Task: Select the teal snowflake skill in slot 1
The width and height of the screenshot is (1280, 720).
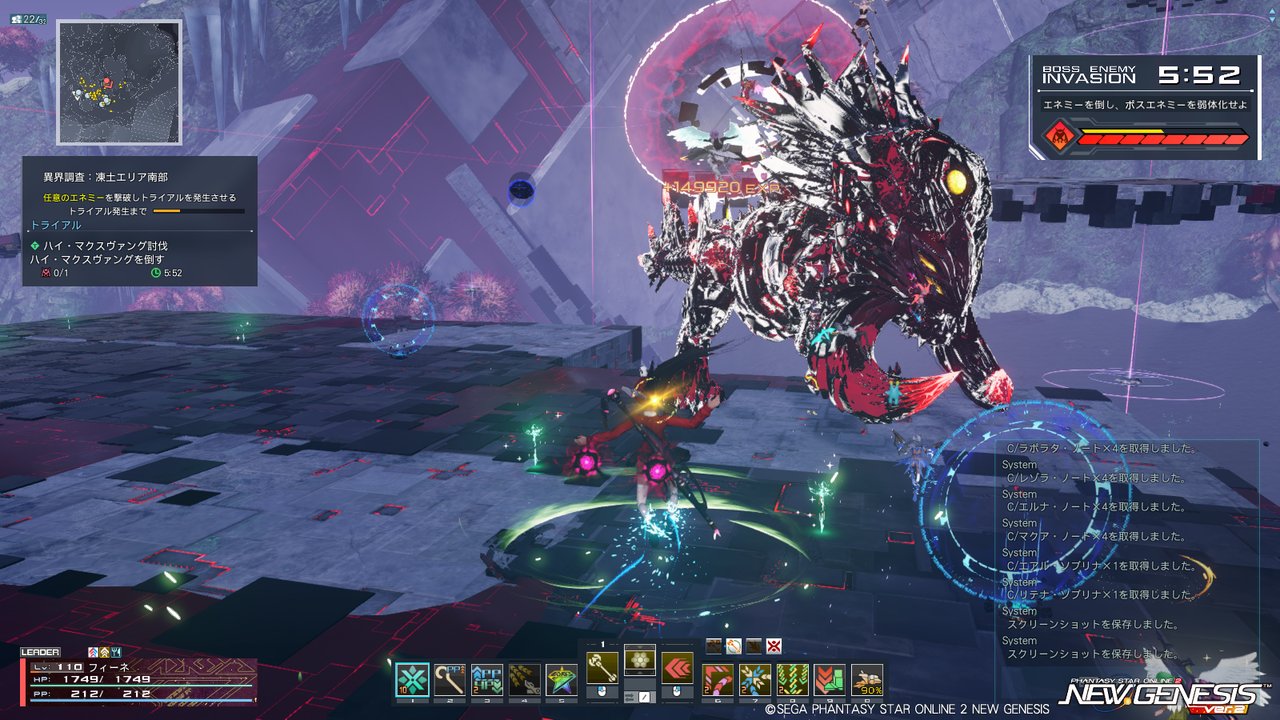Action: click(412, 680)
